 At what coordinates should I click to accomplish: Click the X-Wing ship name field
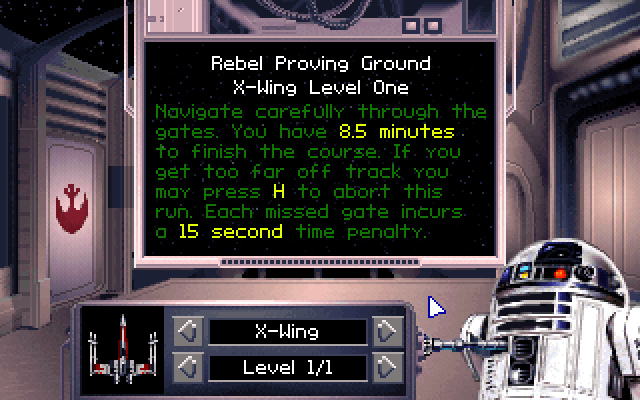[x=288, y=331]
